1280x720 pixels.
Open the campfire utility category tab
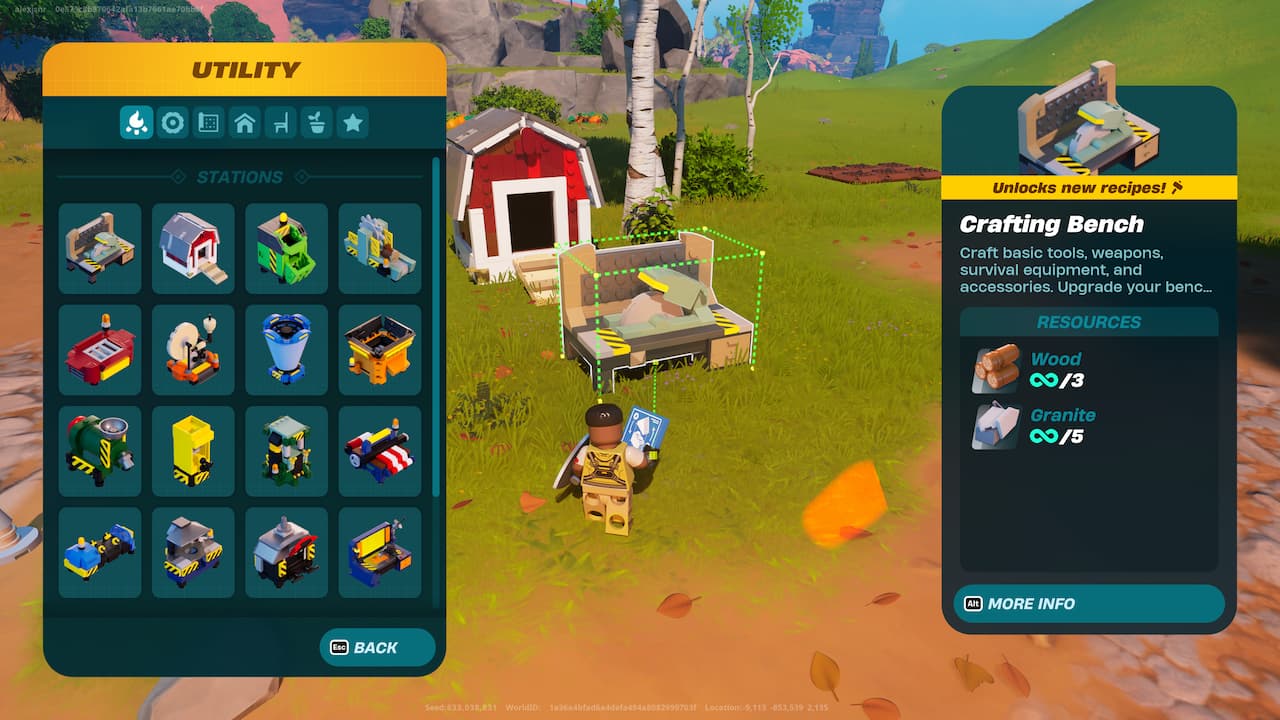(136, 123)
